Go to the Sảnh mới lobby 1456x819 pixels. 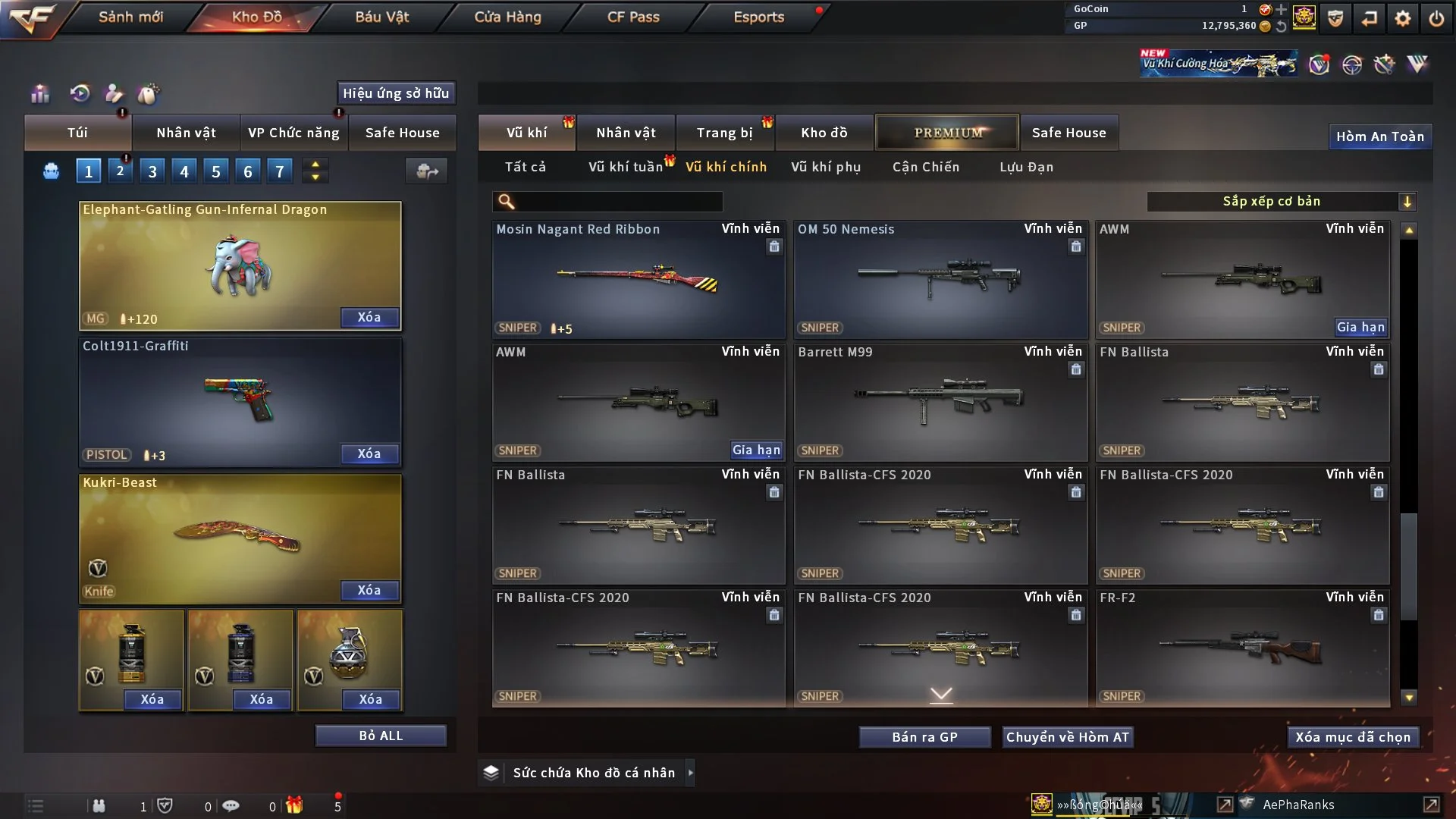tap(130, 17)
